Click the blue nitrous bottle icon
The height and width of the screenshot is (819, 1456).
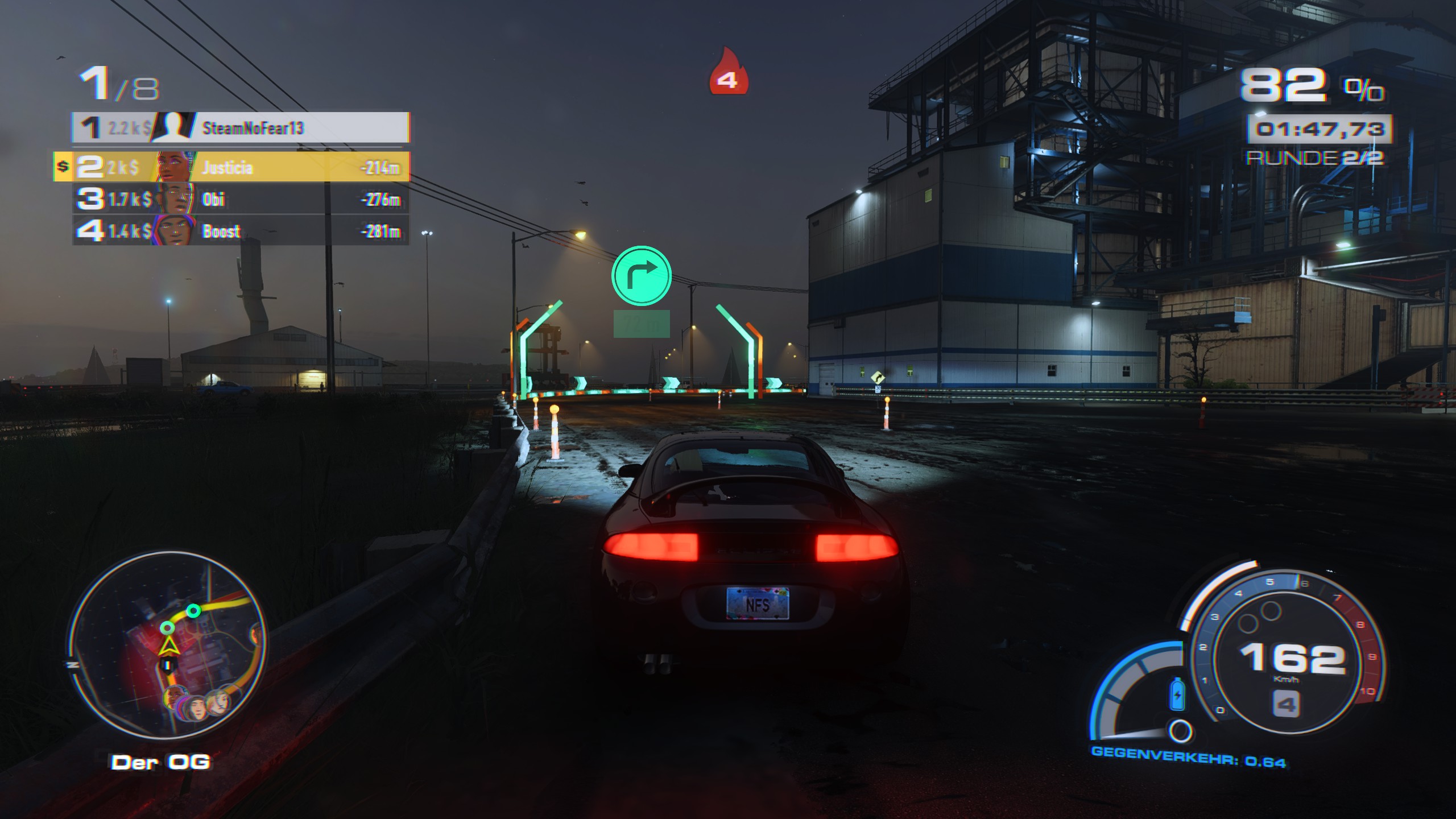tap(1177, 694)
